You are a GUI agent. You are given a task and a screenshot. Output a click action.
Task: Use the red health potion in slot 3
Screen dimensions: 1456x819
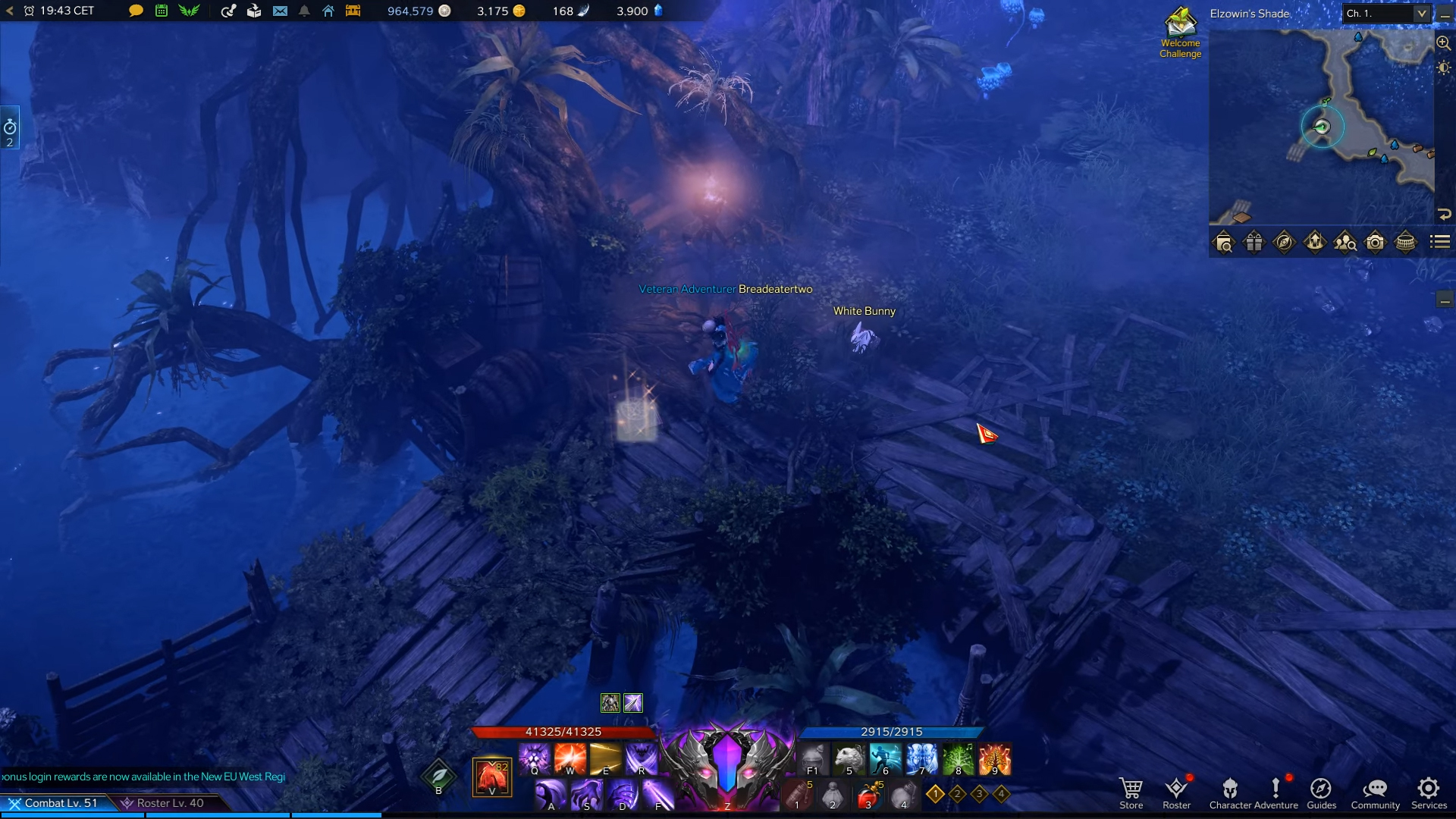[x=868, y=796]
